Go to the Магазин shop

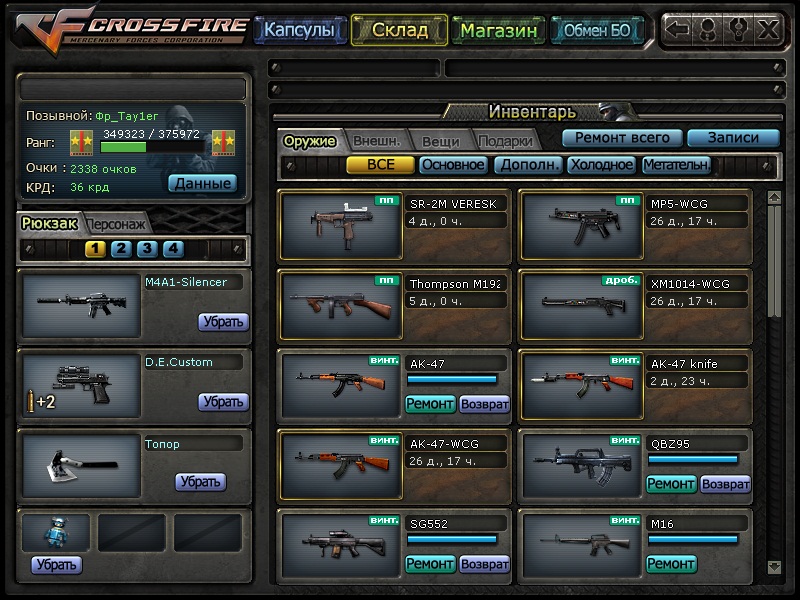coord(499,30)
